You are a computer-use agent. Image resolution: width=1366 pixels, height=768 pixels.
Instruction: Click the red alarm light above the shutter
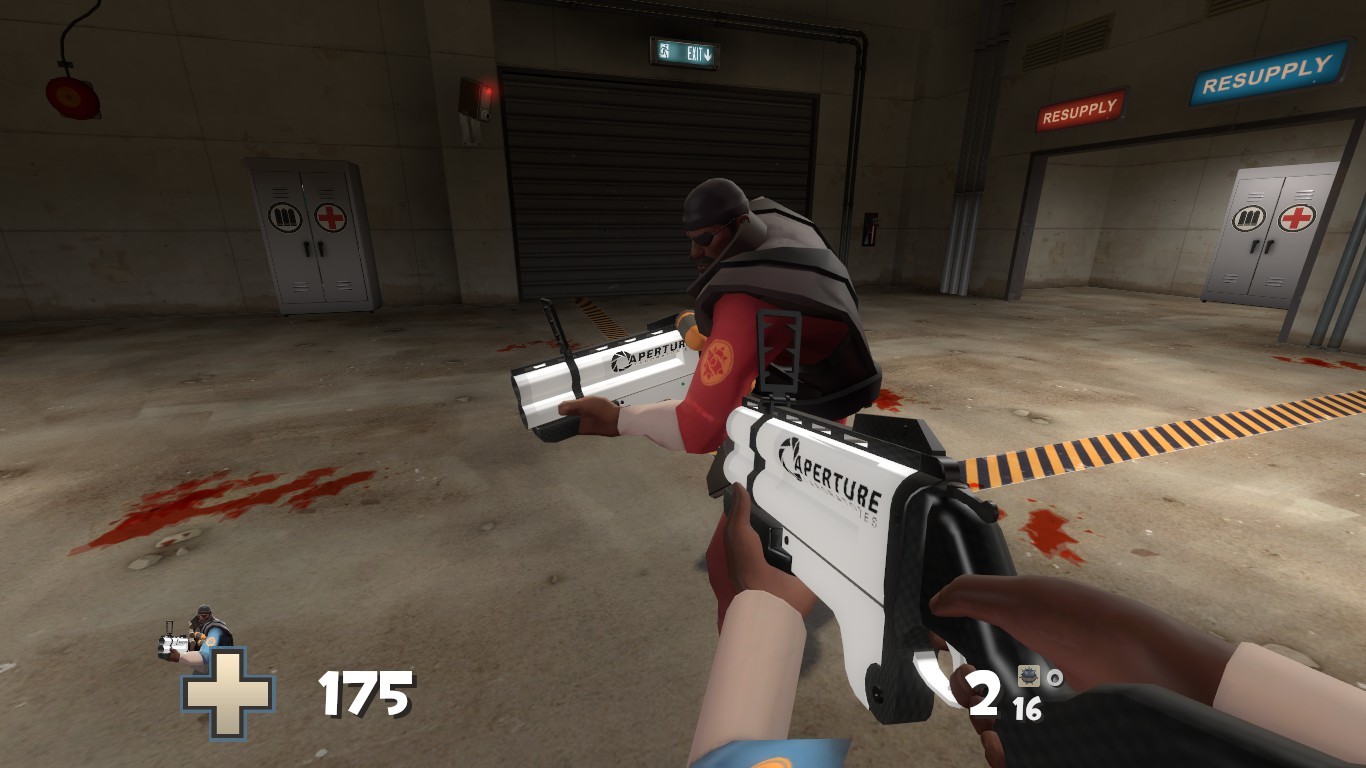[487, 90]
